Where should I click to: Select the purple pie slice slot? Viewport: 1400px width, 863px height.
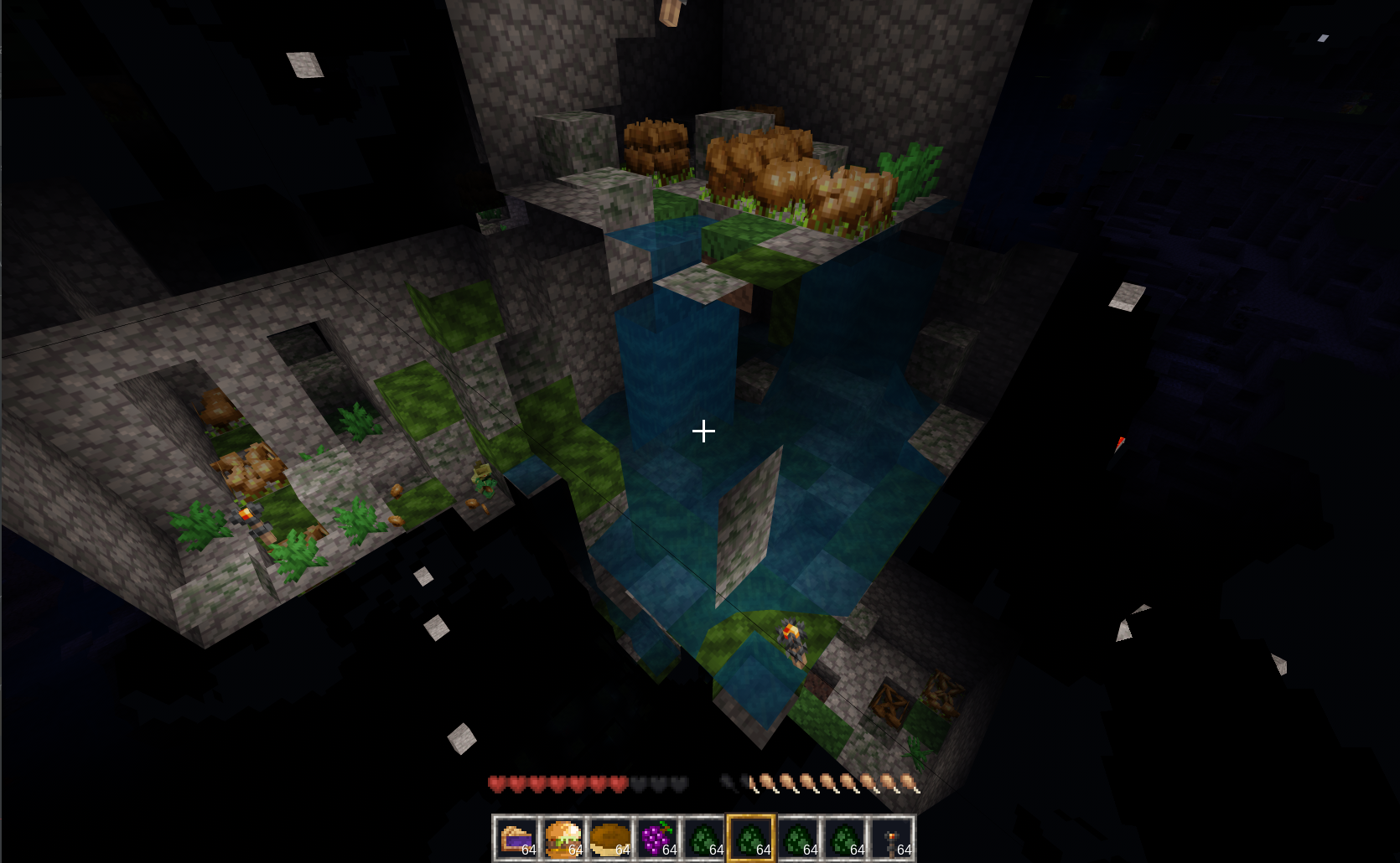516,837
